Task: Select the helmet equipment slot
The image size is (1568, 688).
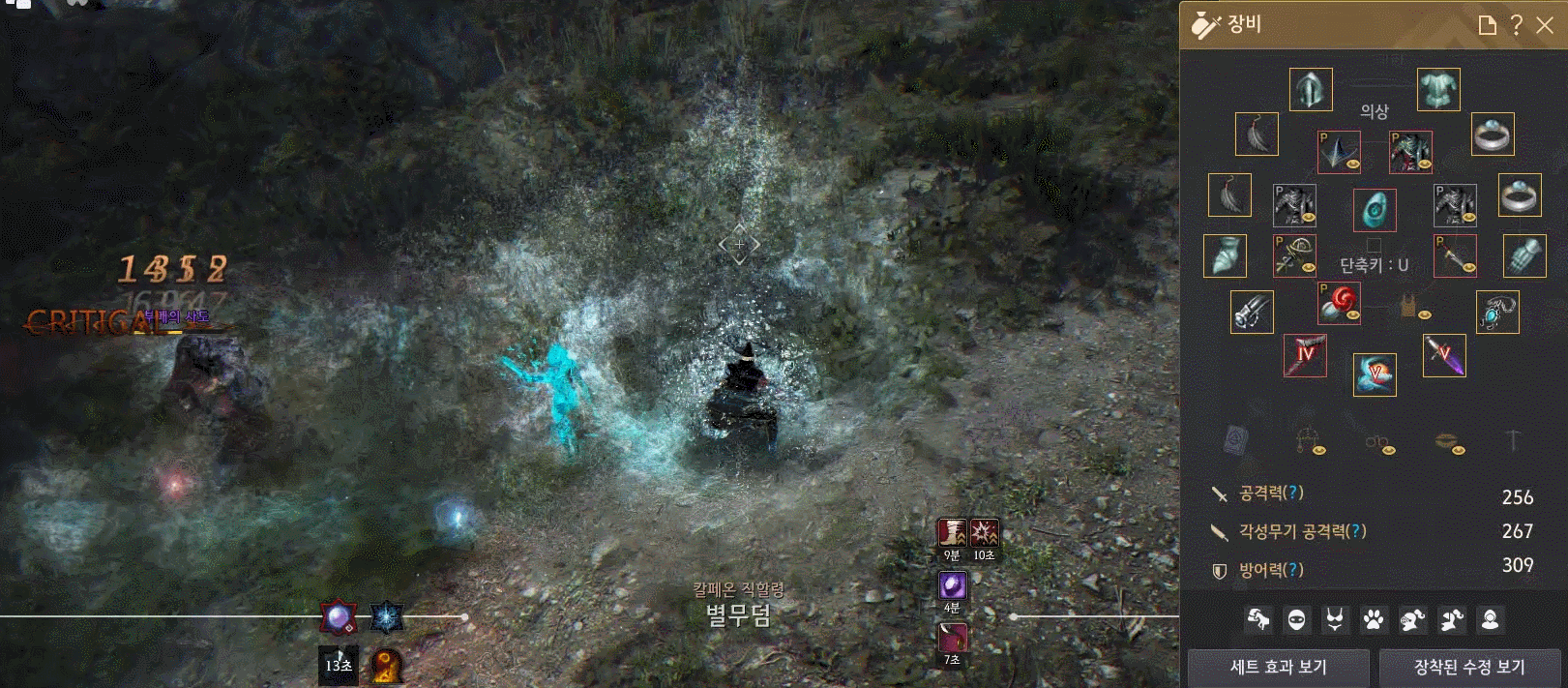Action: pos(1311,90)
